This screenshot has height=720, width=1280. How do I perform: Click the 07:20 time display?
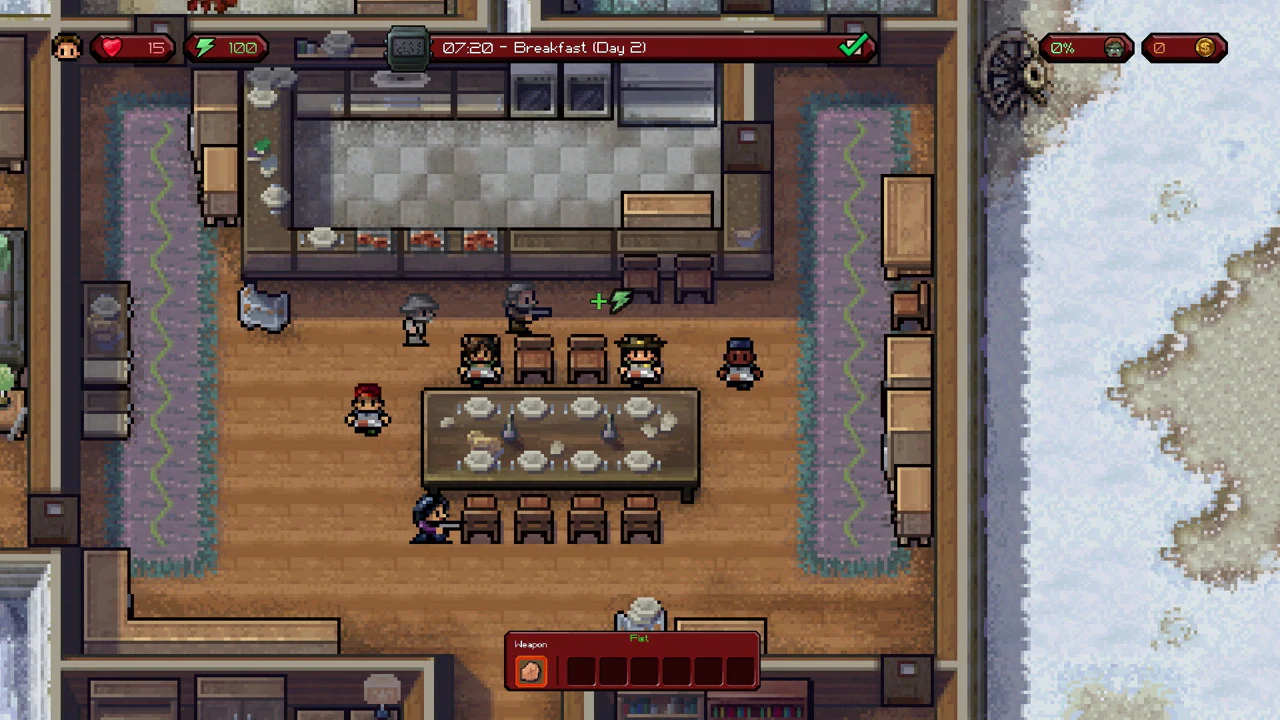pos(470,47)
